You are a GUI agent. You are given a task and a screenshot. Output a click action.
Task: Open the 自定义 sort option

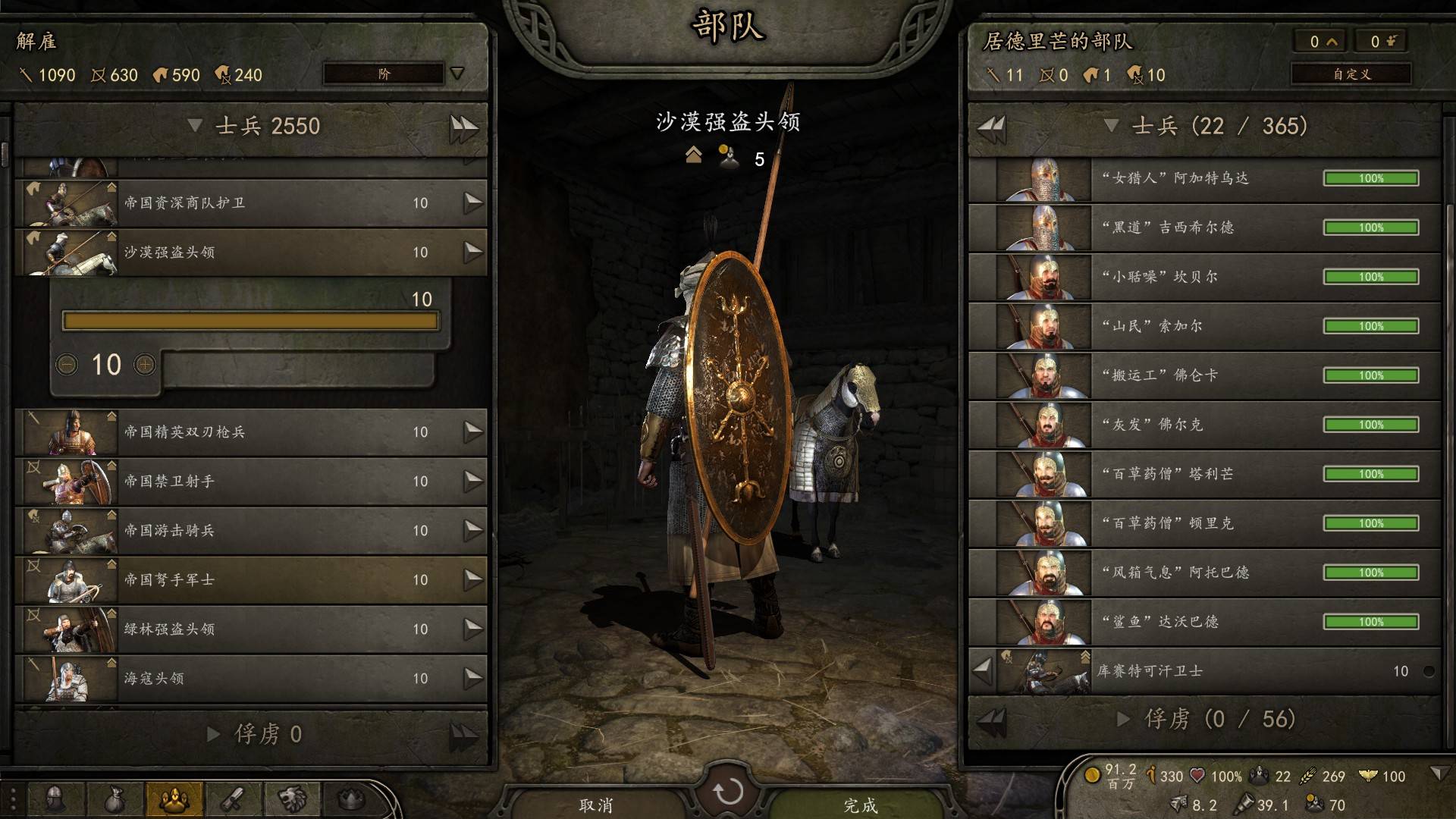pos(1351,74)
